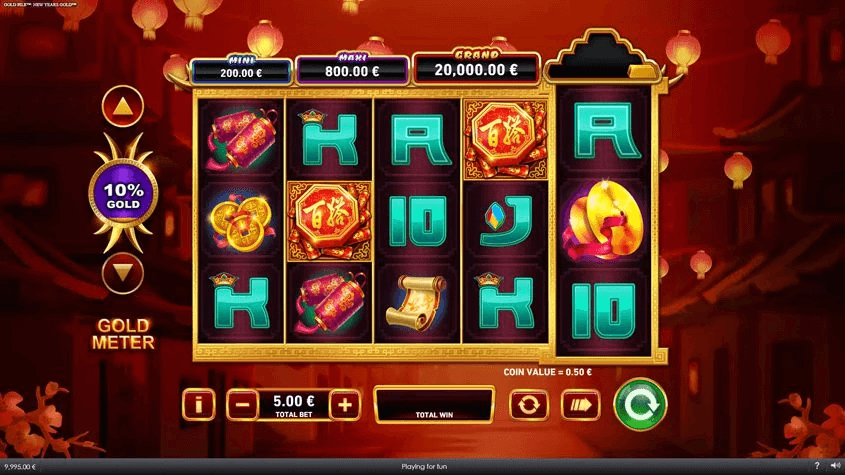Activate the autoplay button
Screen dimensions: 845x475
(x=528, y=405)
